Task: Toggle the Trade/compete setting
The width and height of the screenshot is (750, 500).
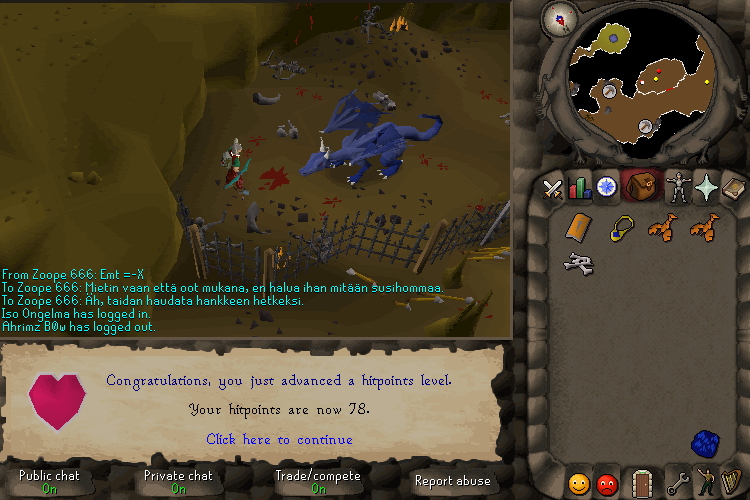Action: coord(317,481)
